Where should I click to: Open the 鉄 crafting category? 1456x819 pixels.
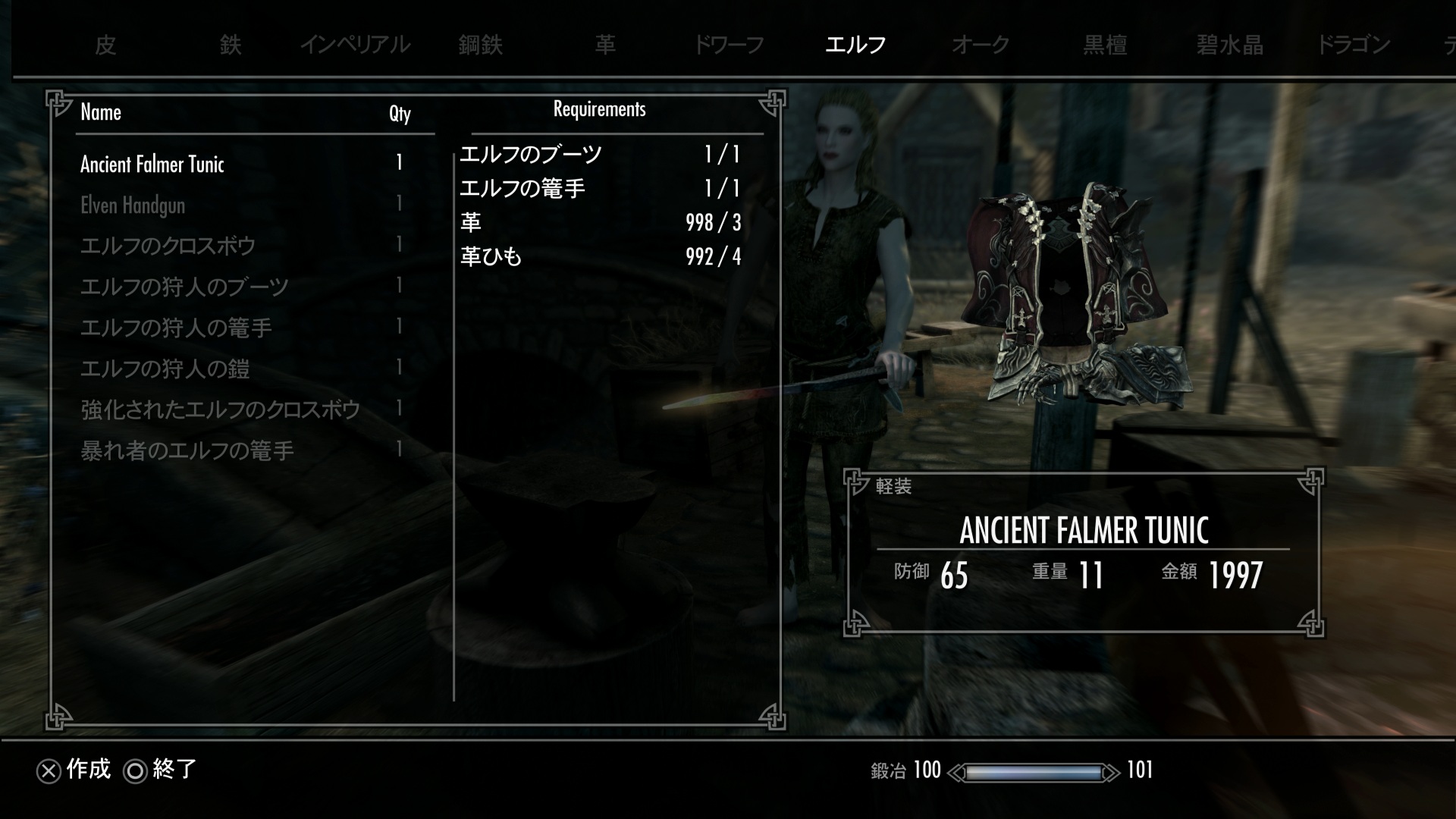pos(231,45)
